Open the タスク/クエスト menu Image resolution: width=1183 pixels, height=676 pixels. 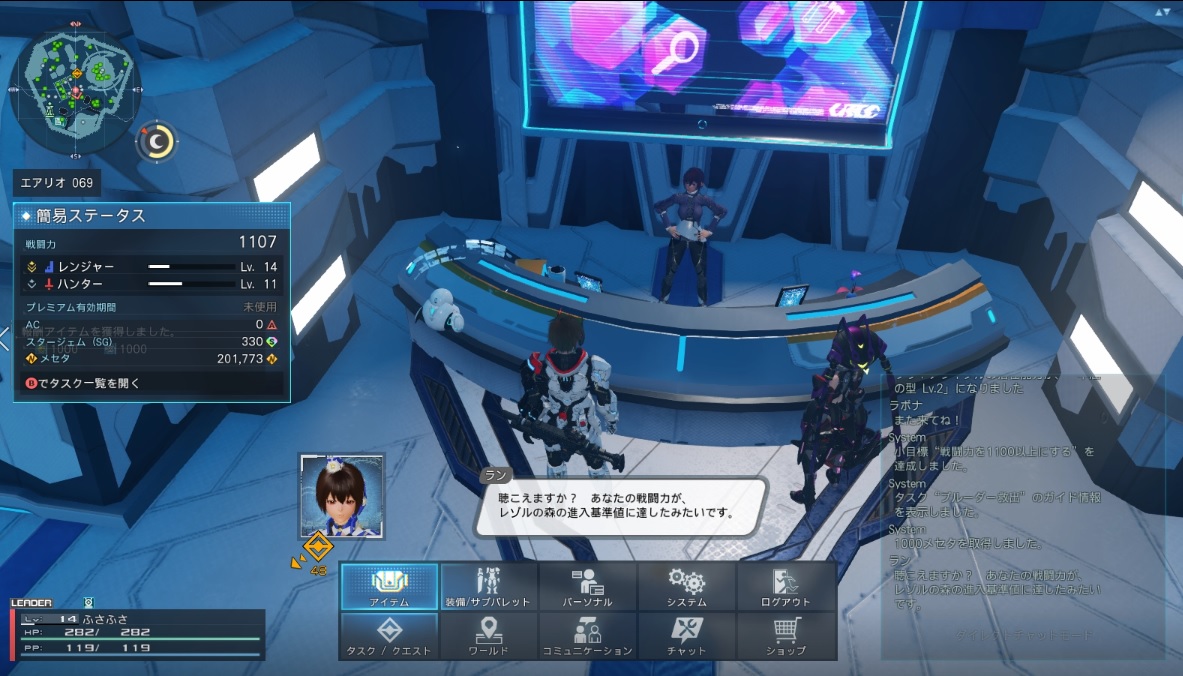[x=389, y=636]
